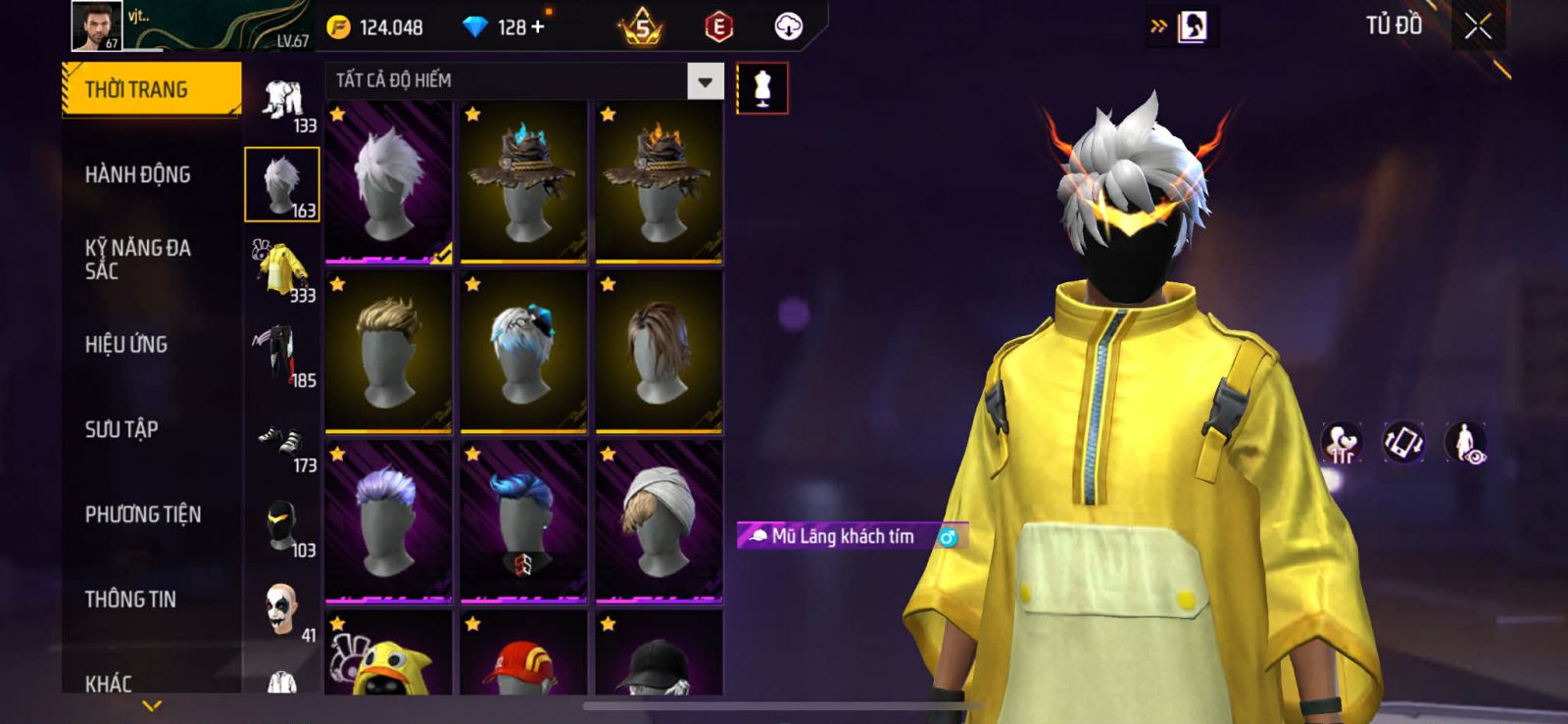Open the Hành Động tab
Image resolution: width=1568 pixels, height=724 pixels.
pos(138,174)
